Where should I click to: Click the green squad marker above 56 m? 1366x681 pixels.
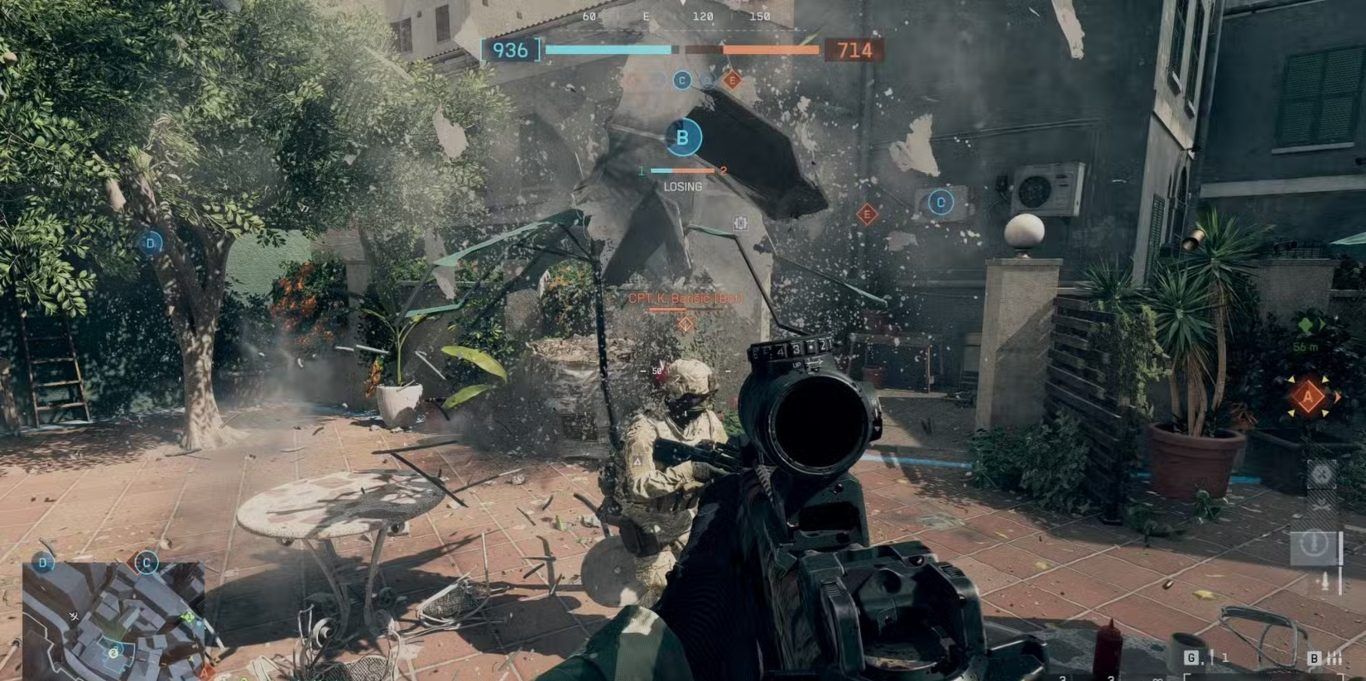[1305, 326]
